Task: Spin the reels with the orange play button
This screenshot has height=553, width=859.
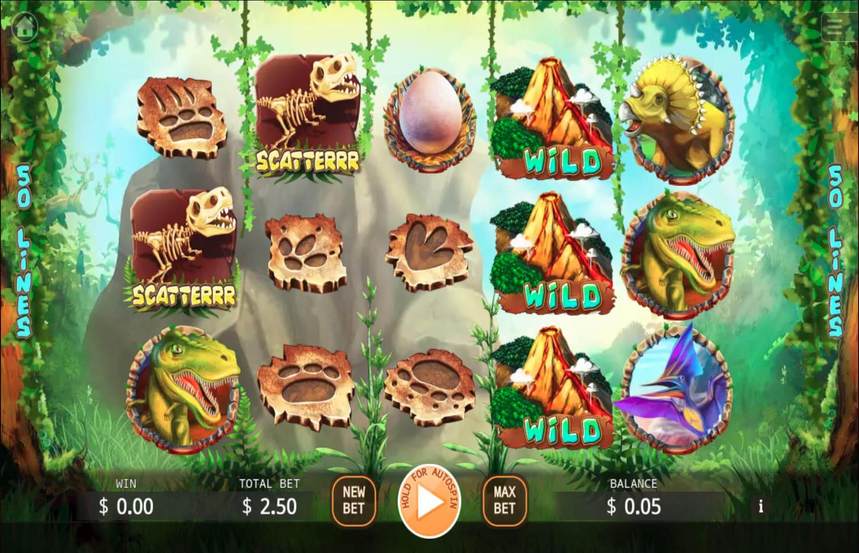Action: pyautogui.click(x=429, y=502)
